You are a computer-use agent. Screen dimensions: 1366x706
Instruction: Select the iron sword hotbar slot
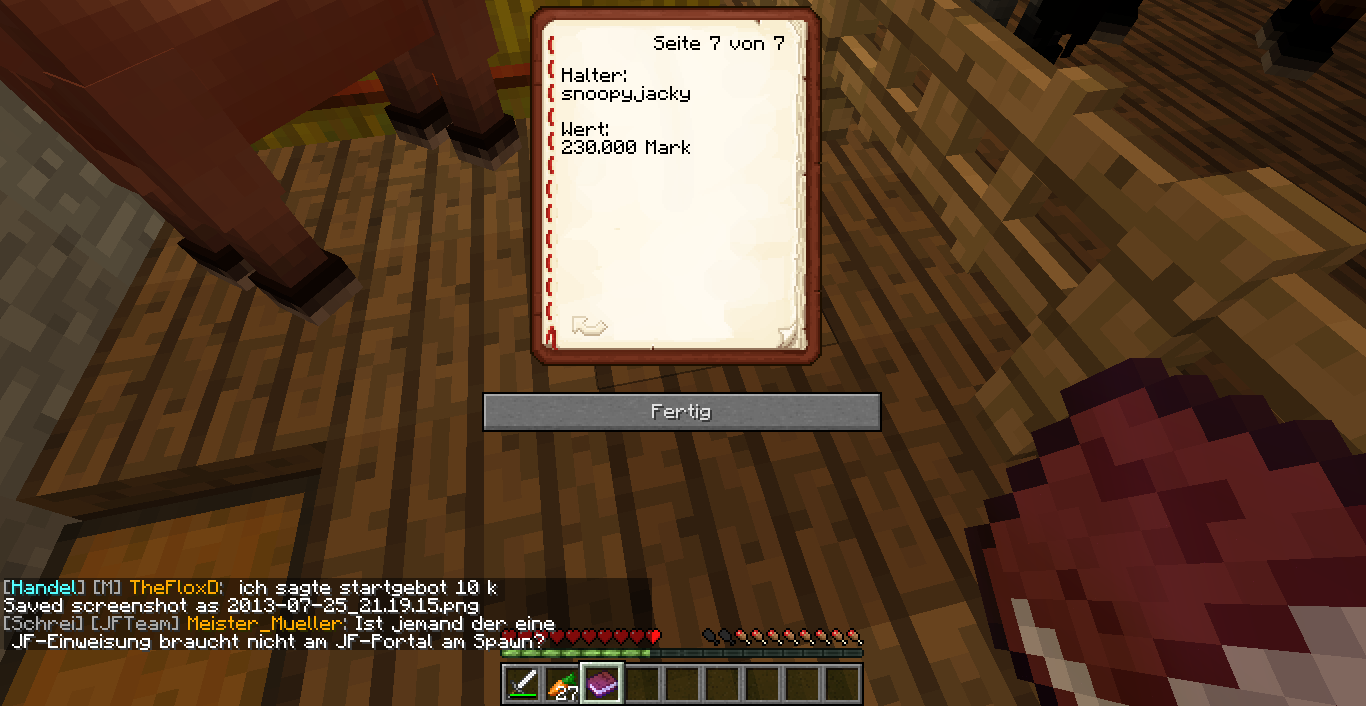tap(522, 684)
